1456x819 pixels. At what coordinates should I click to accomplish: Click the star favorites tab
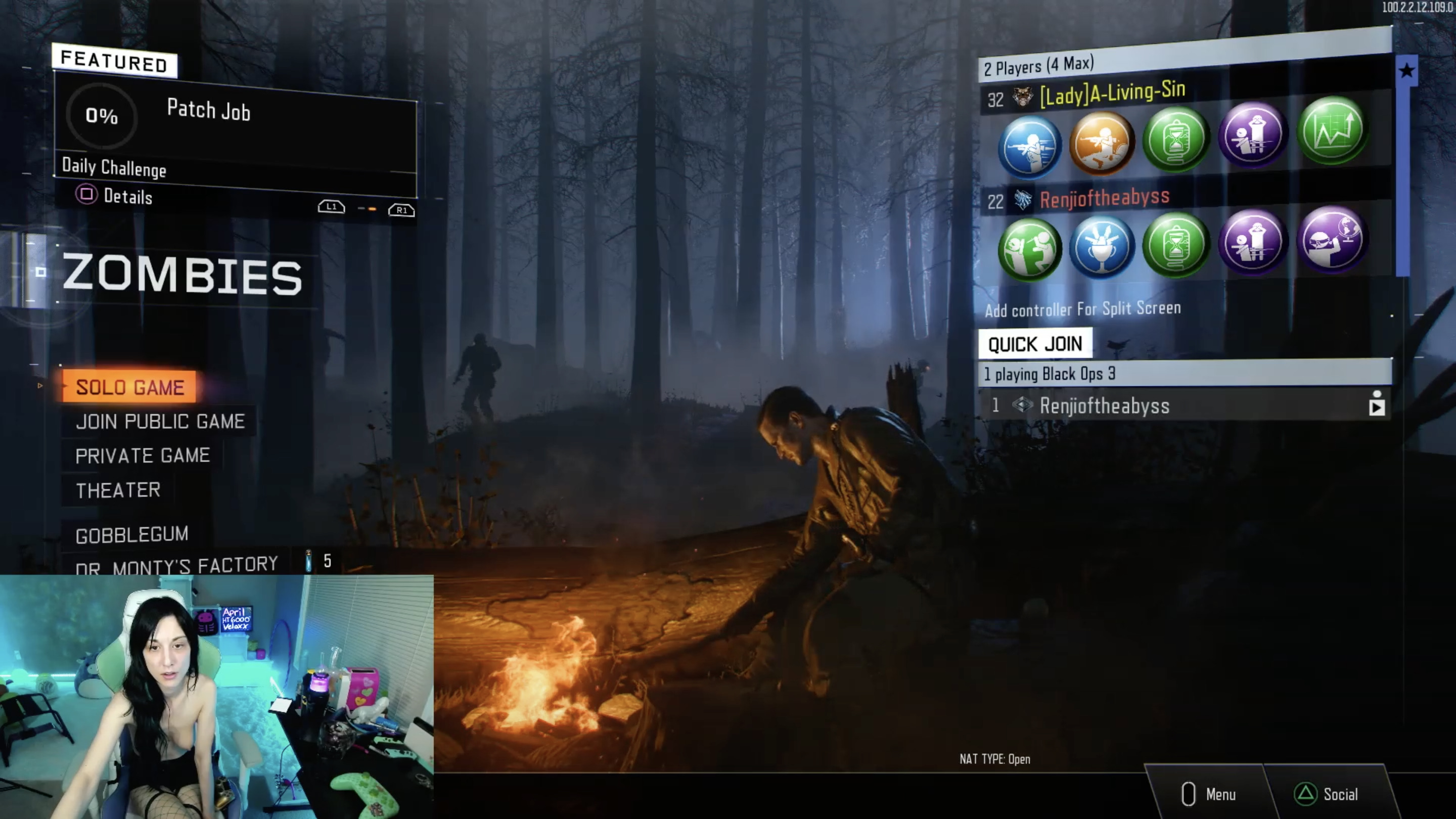[1406, 71]
